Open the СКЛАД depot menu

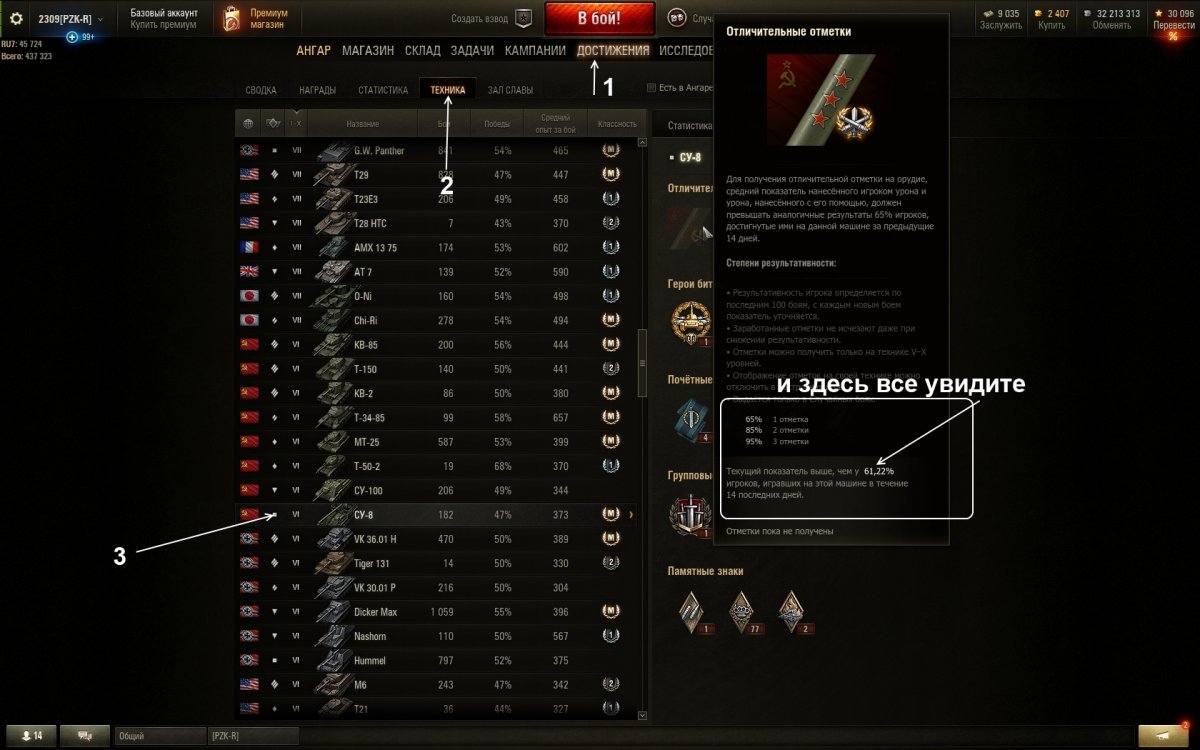422,51
